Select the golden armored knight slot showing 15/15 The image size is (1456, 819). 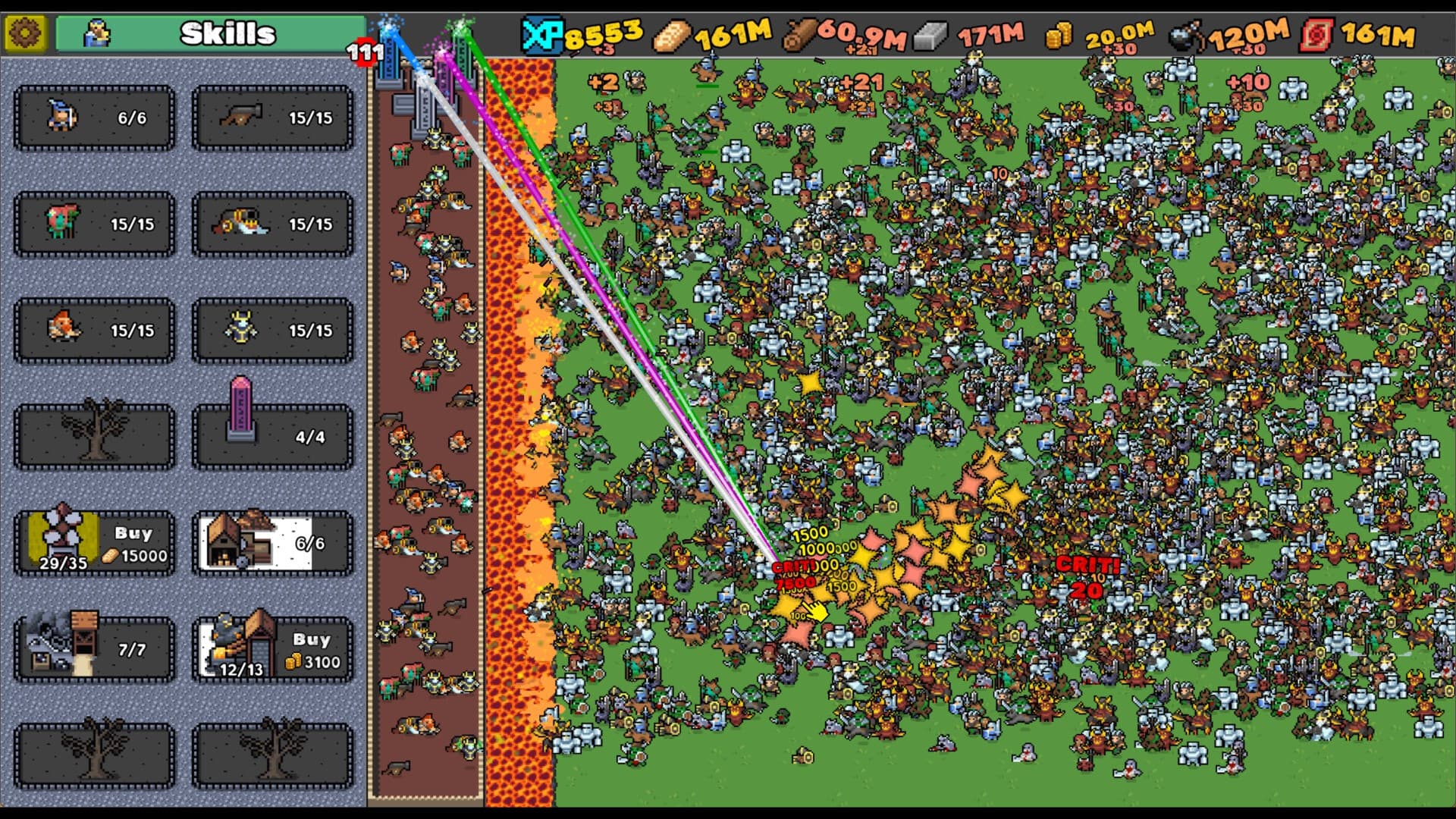pyautogui.click(x=271, y=331)
